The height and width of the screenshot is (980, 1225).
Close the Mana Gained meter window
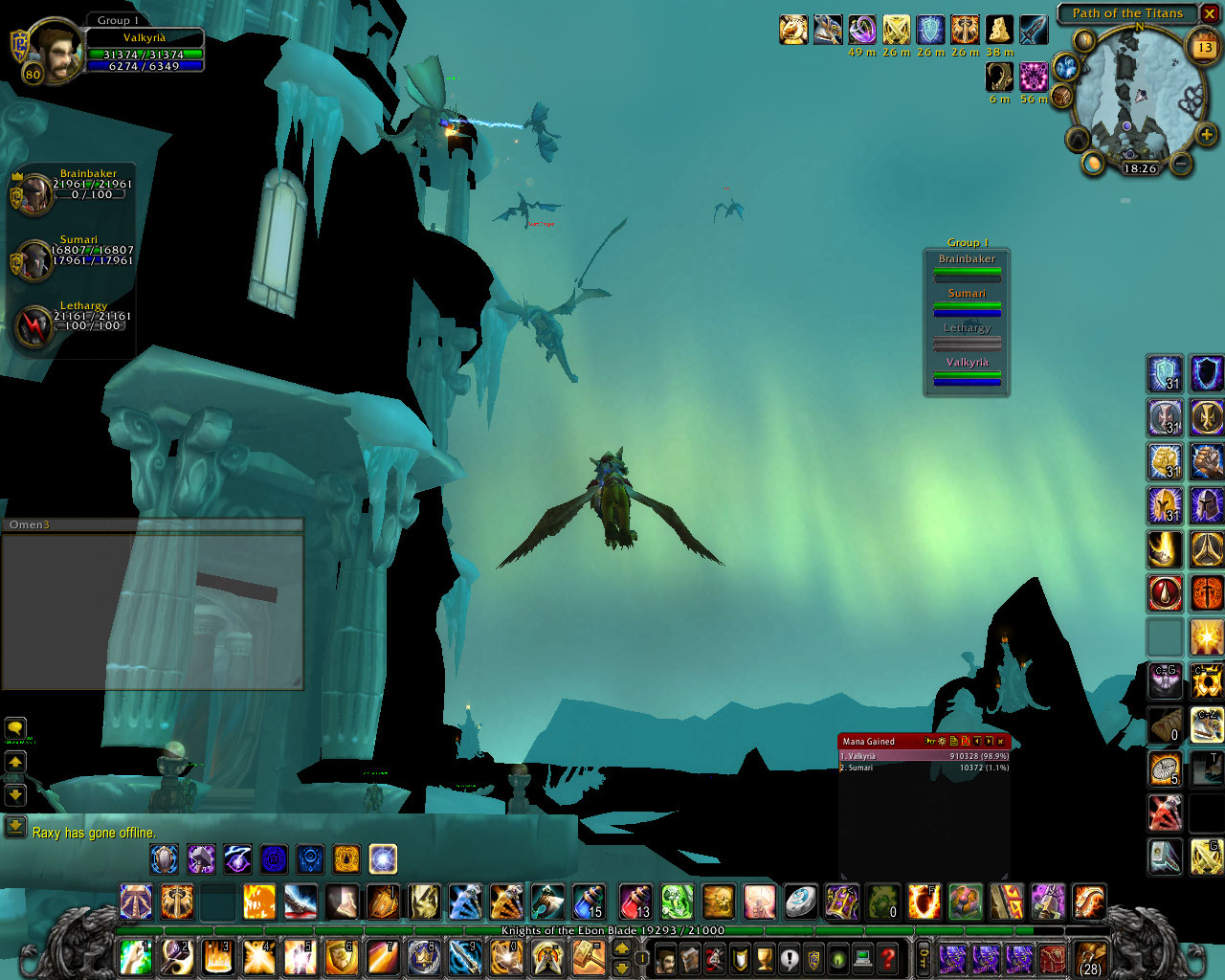coord(1001,741)
